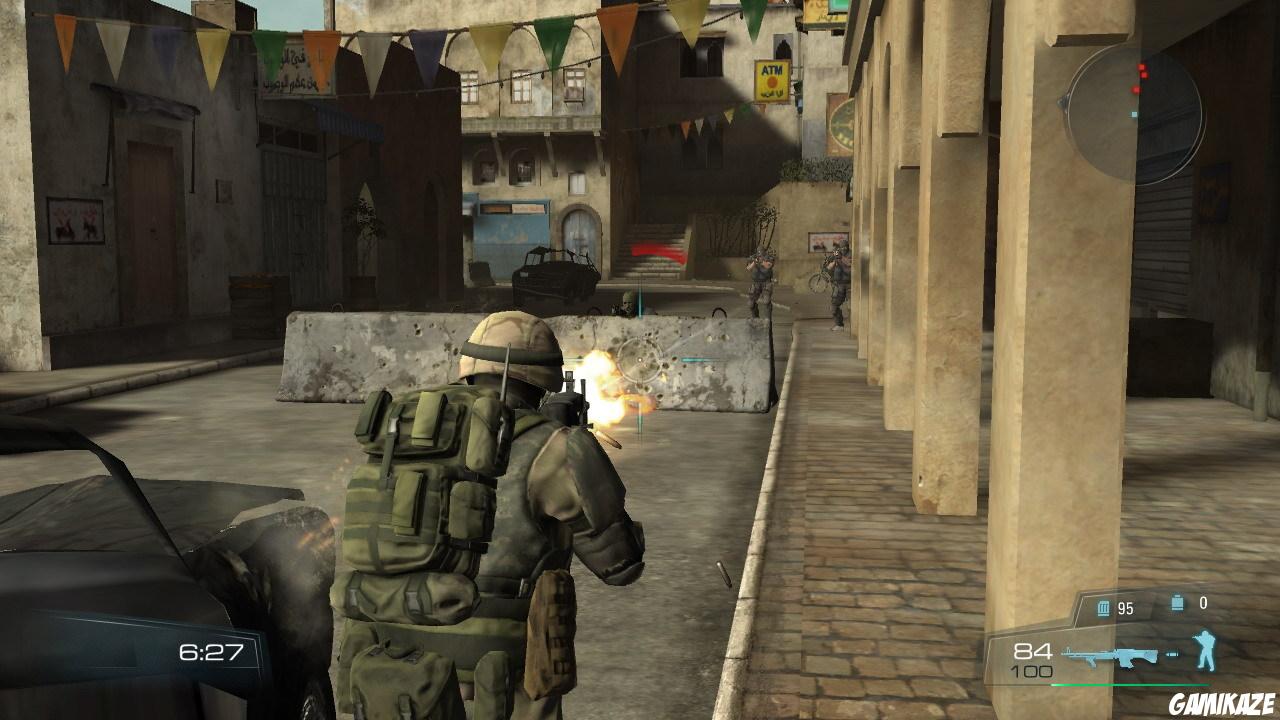Click the yellow ATM sign on the wall
Screen dimensions: 1280x720
pyautogui.click(x=770, y=78)
